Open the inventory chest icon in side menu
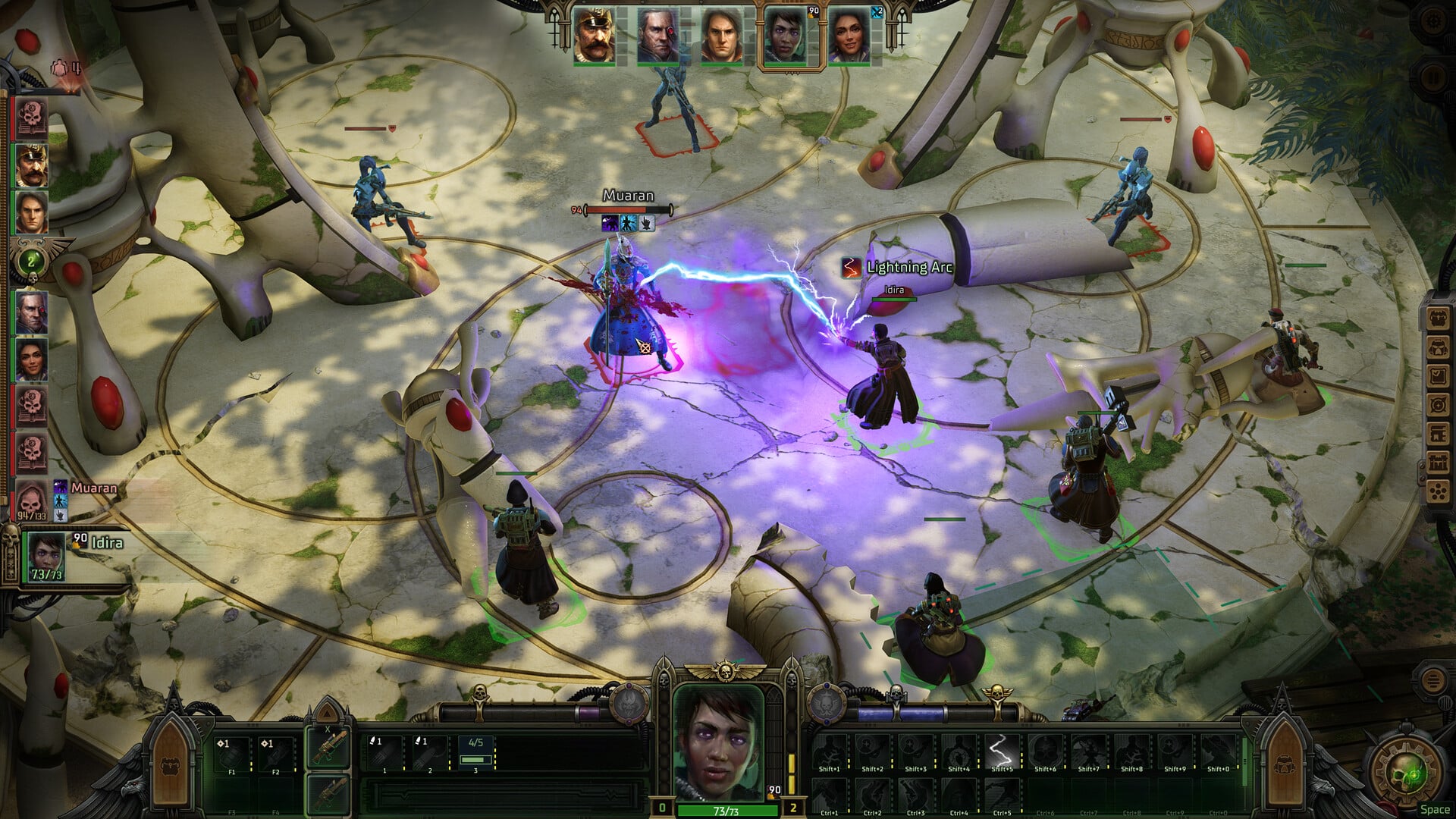This screenshot has height=819, width=1456. coord(1438,318)
